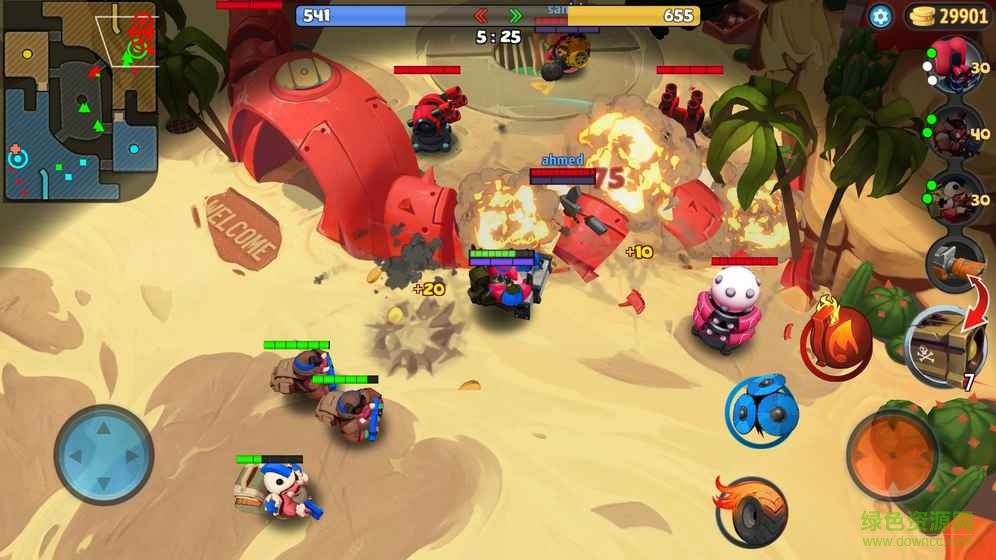Open settings with the gear icon
The height and width of the screenshot is (560, 996).
coord(880,15)
